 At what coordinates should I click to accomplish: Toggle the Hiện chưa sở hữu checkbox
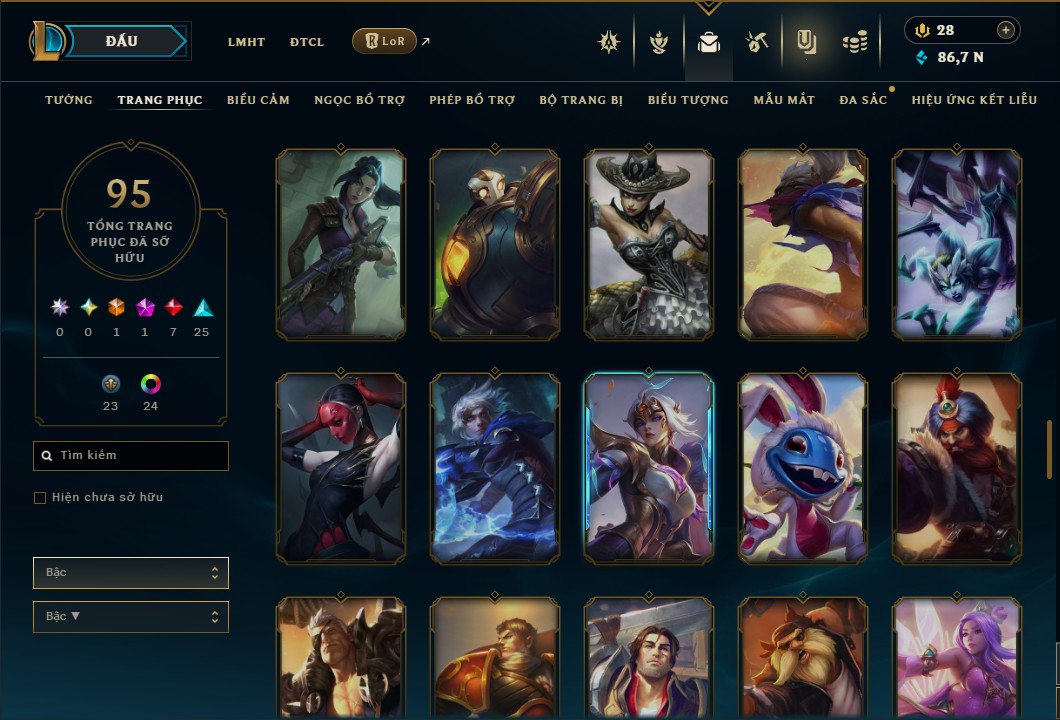tap(40, 498)
